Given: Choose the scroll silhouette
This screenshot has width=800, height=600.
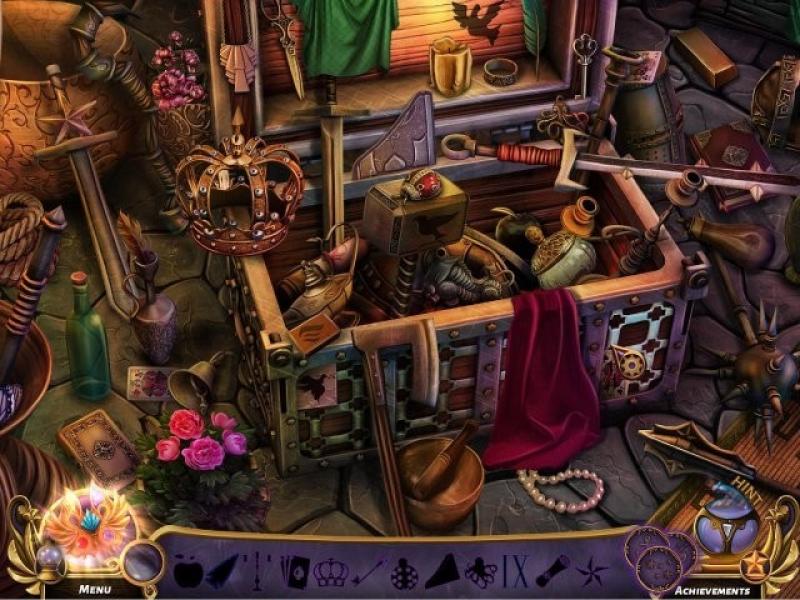Looking at the screenshot, I should click(x=552, y=571).
